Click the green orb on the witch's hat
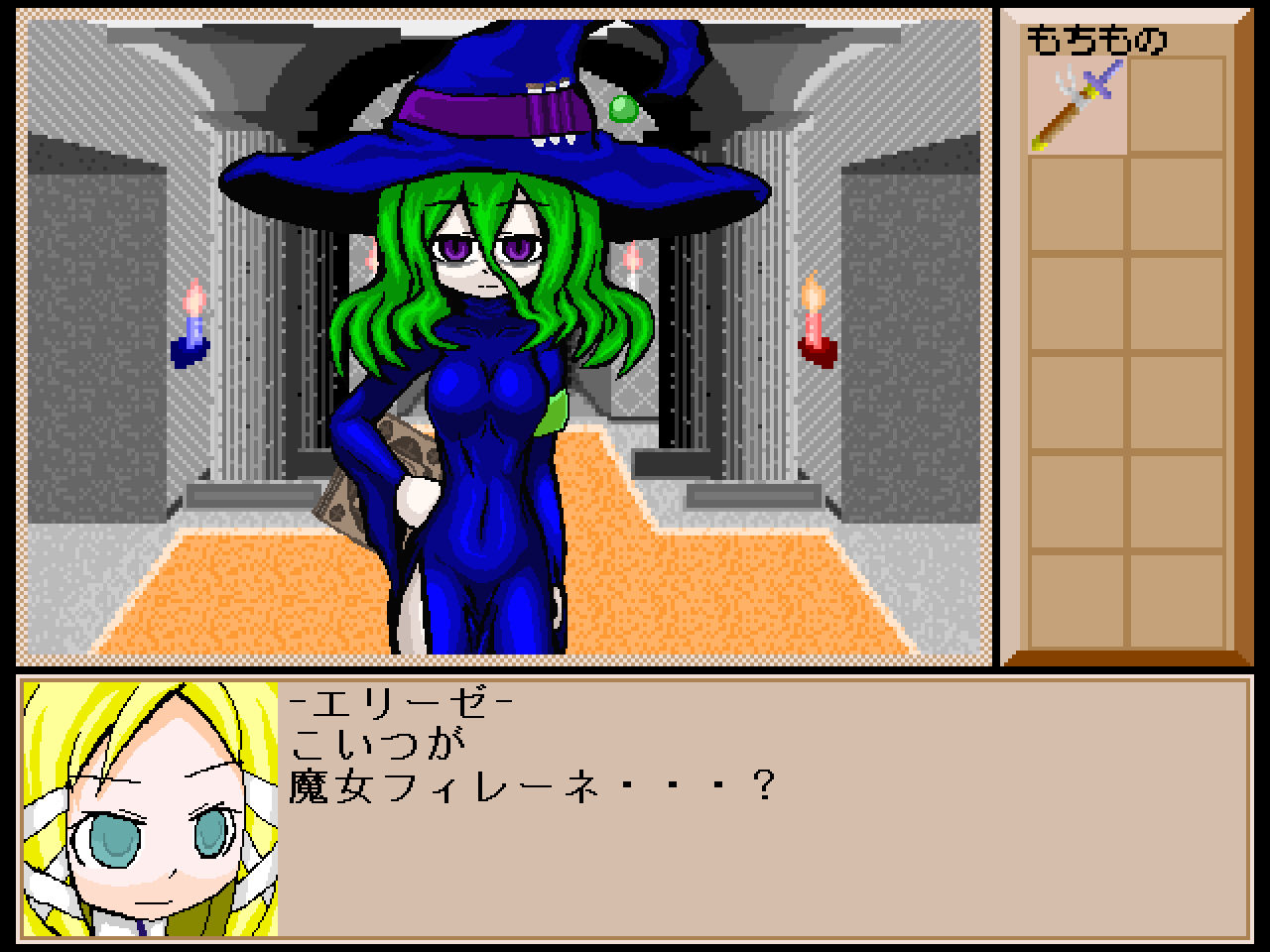The image size is (1270, 952). pos(622,109)
